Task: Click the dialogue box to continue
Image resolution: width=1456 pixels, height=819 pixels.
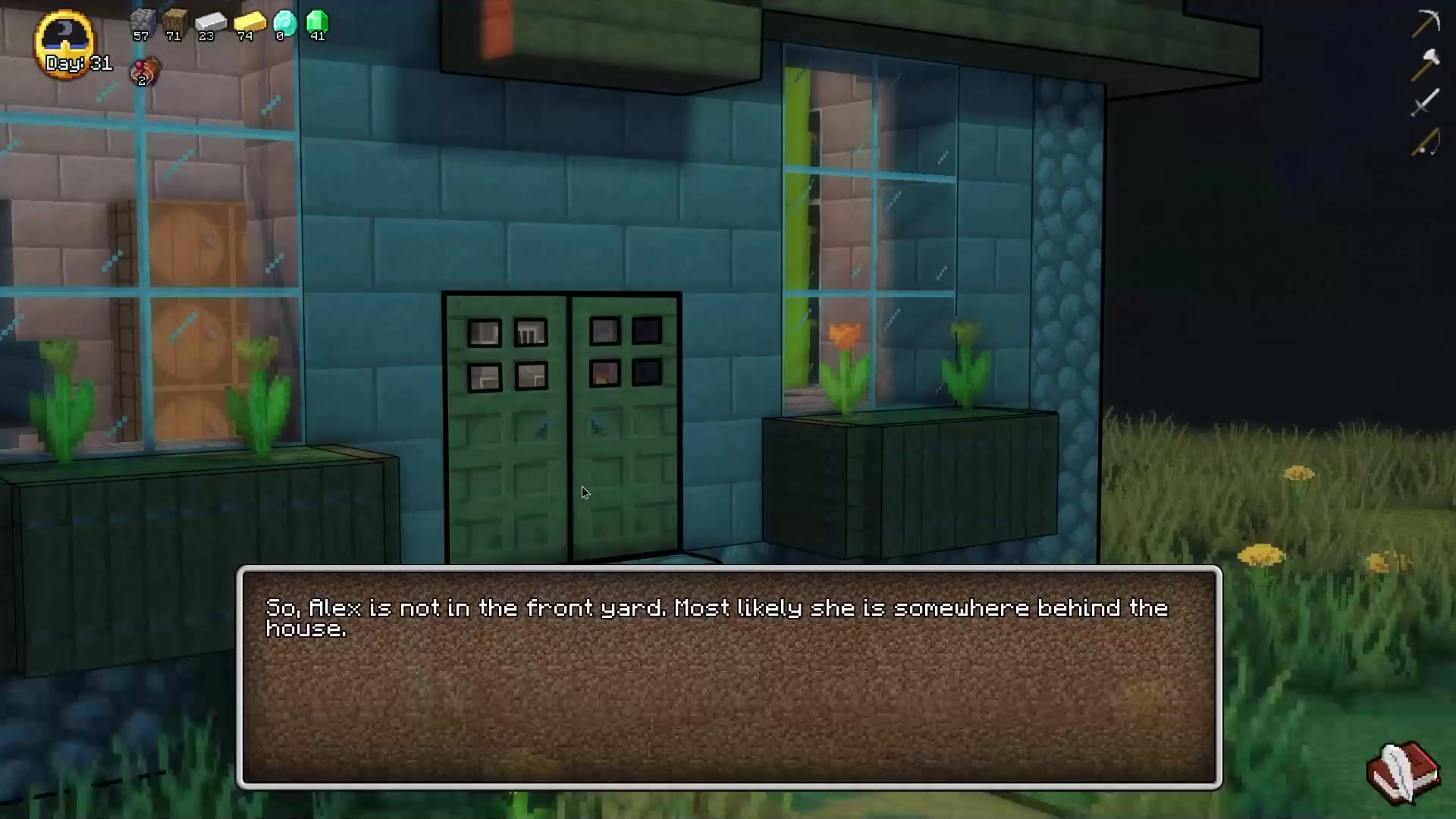Action: 728,676
